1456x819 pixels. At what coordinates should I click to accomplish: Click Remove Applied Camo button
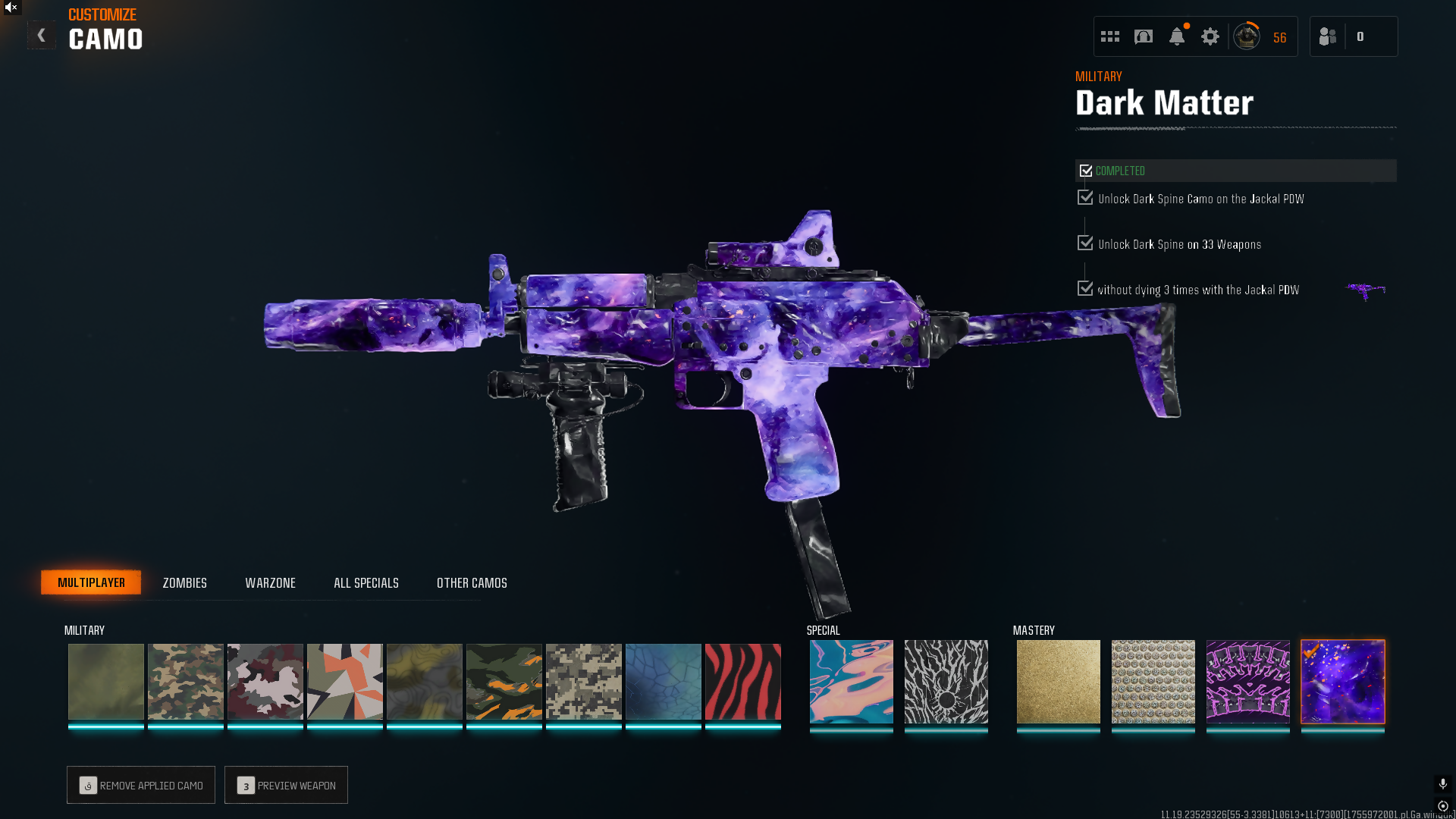pos(141,785)
